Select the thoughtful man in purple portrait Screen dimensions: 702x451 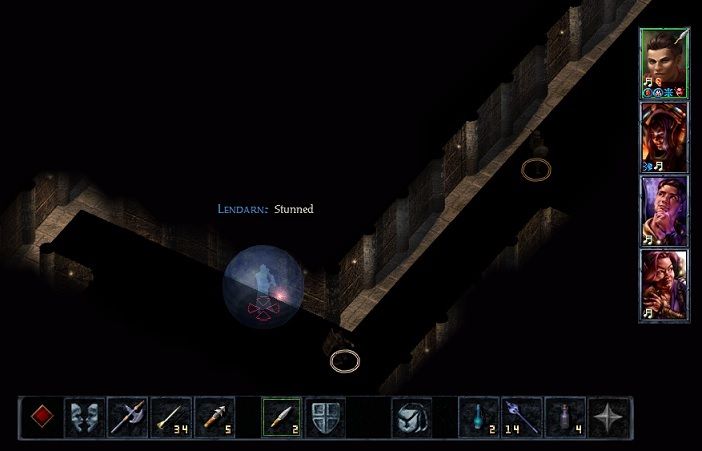coord(664,211)
